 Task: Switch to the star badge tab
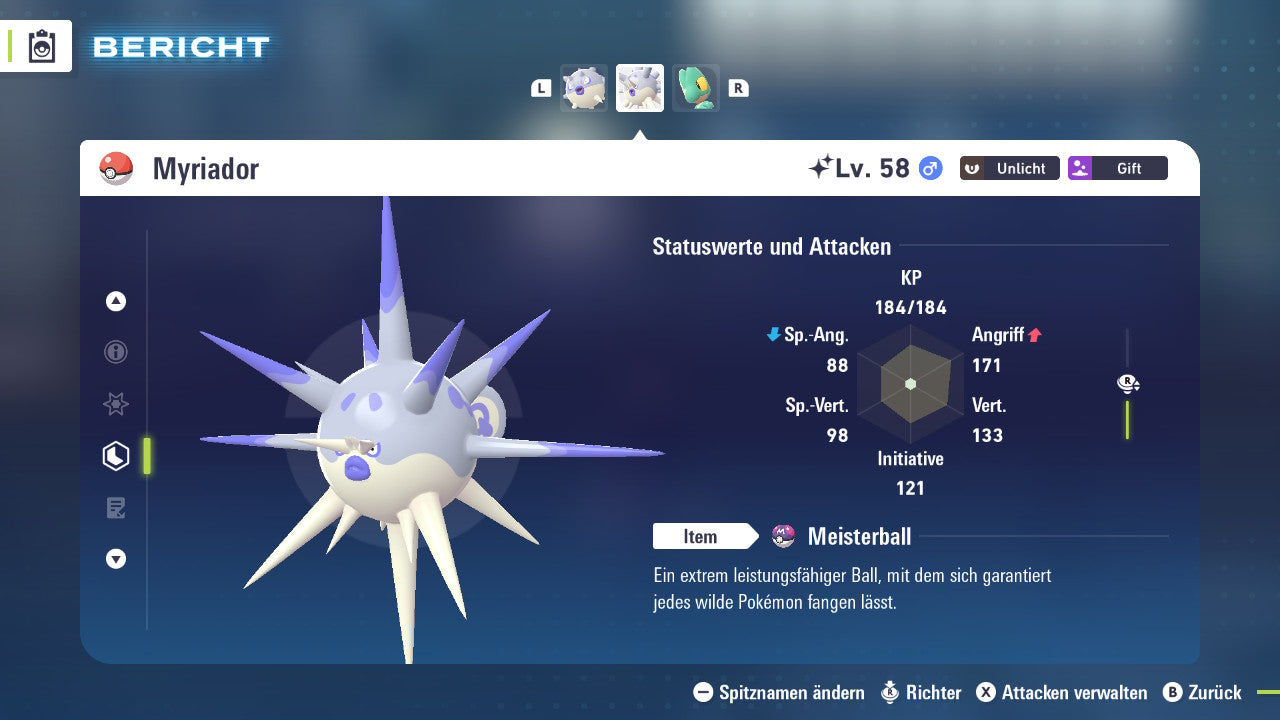(x=116, y=404)
